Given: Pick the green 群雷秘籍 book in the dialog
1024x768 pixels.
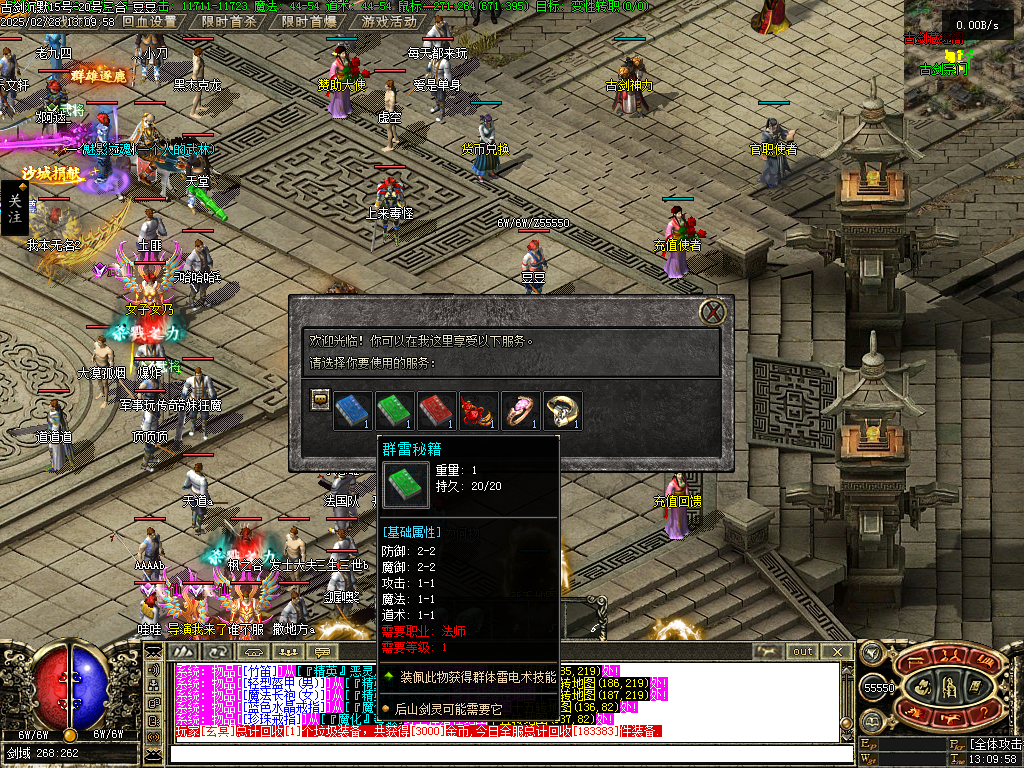Looking at the screenshot, I should click(x=393, y=410).
